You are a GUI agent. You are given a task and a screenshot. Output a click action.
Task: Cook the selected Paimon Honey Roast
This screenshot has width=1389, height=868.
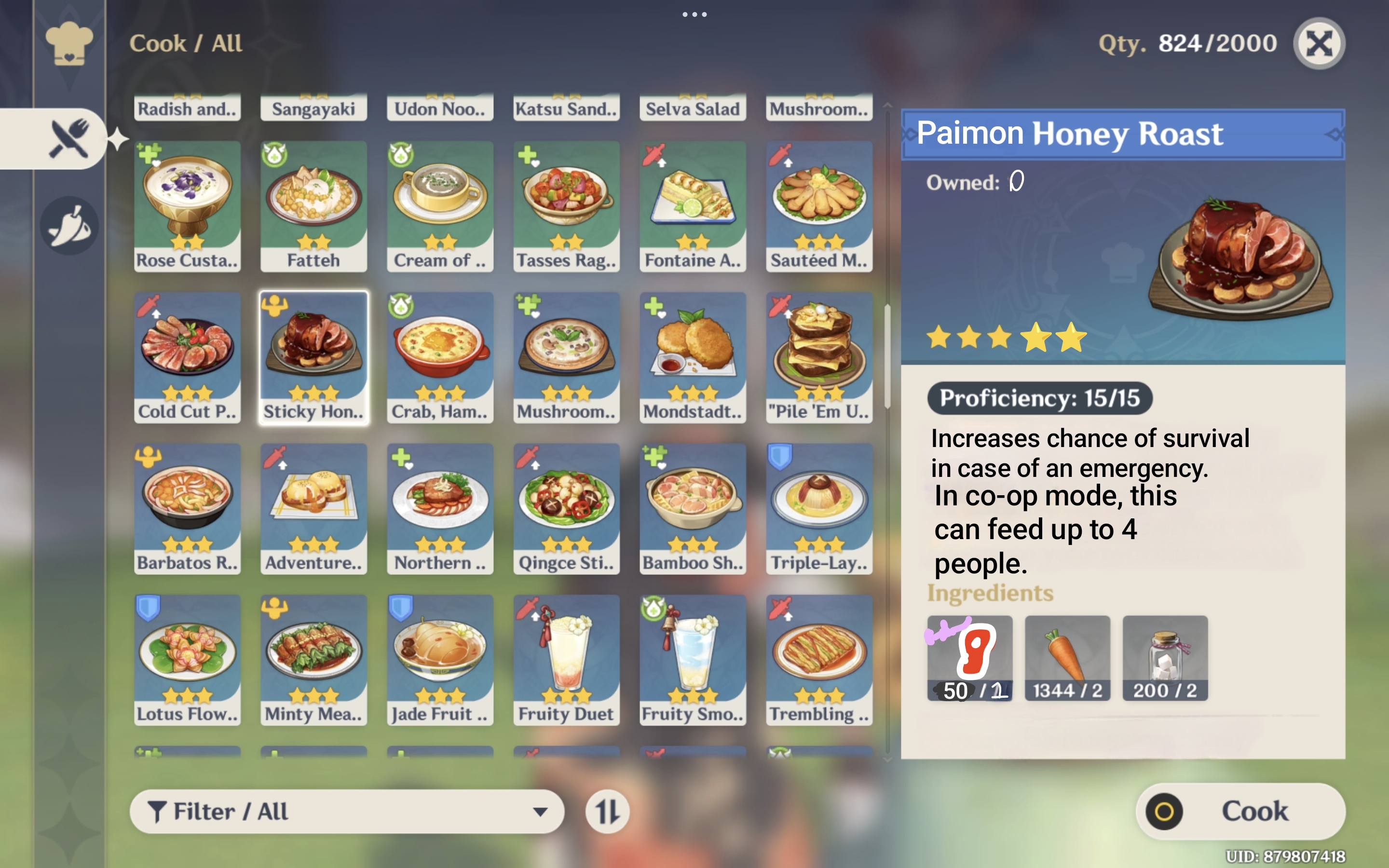[1240, 811]
